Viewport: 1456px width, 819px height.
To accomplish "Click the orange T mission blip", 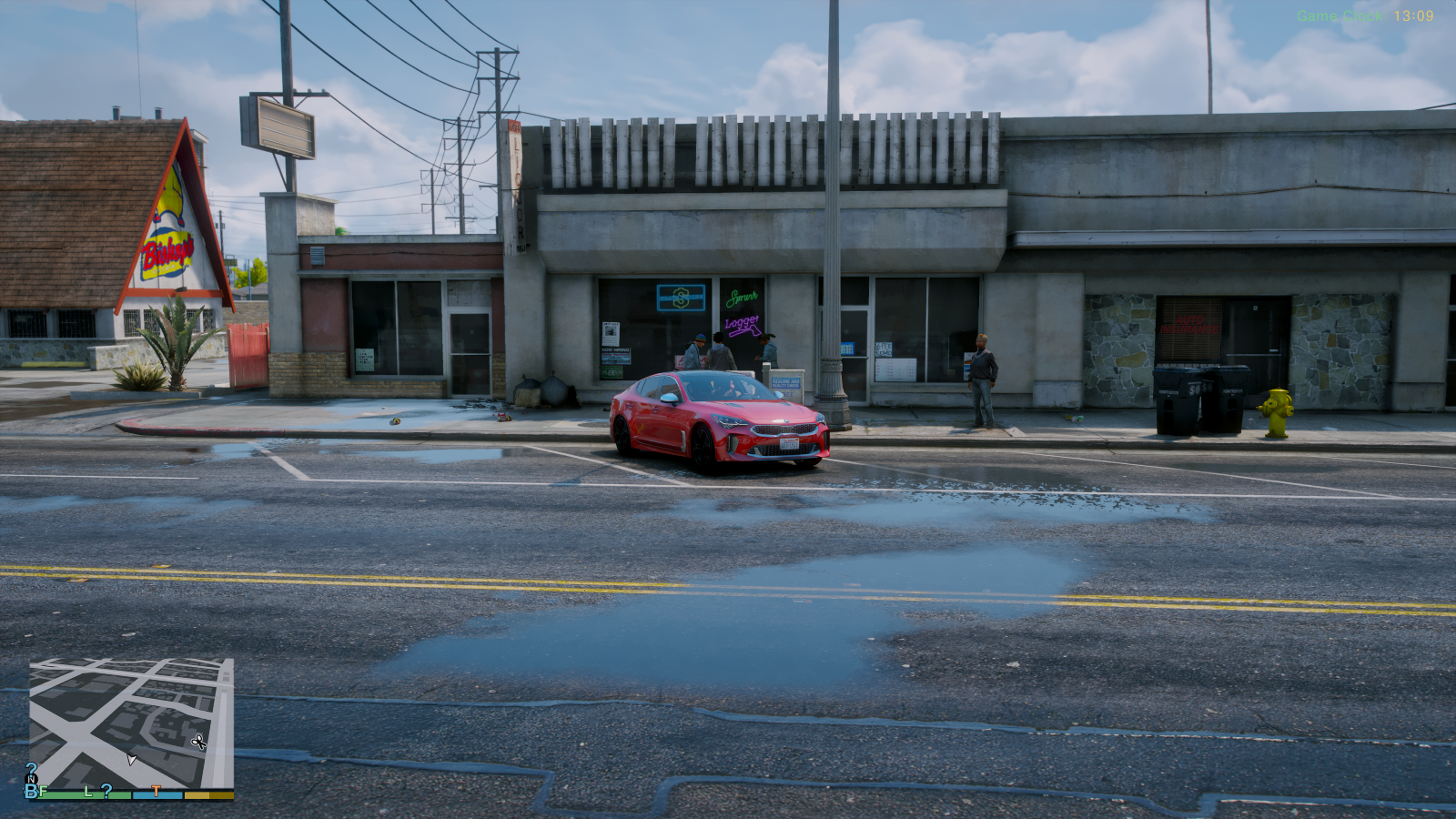I will click(156, 792).
